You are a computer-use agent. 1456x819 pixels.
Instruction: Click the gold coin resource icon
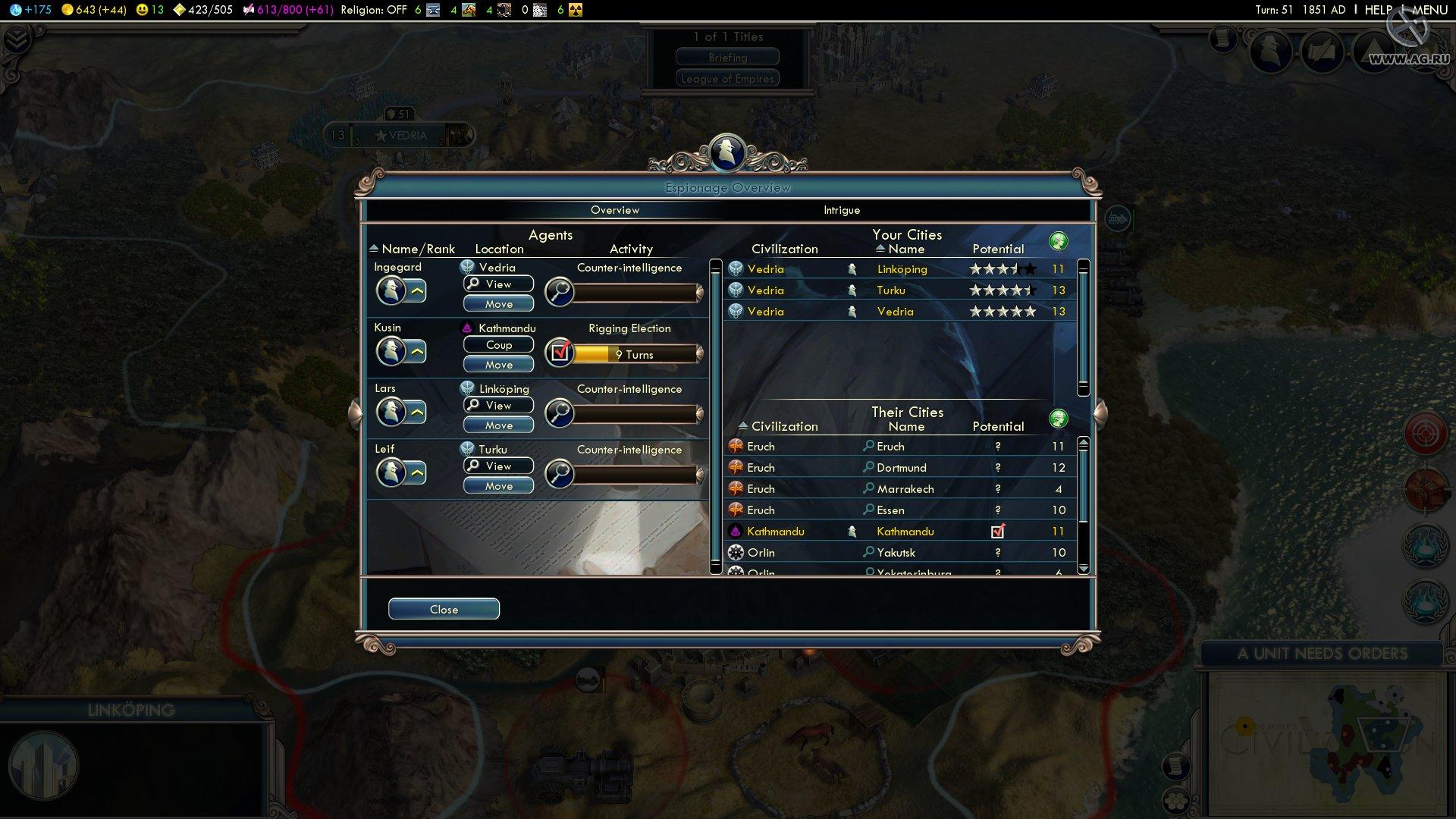(67, 10)
